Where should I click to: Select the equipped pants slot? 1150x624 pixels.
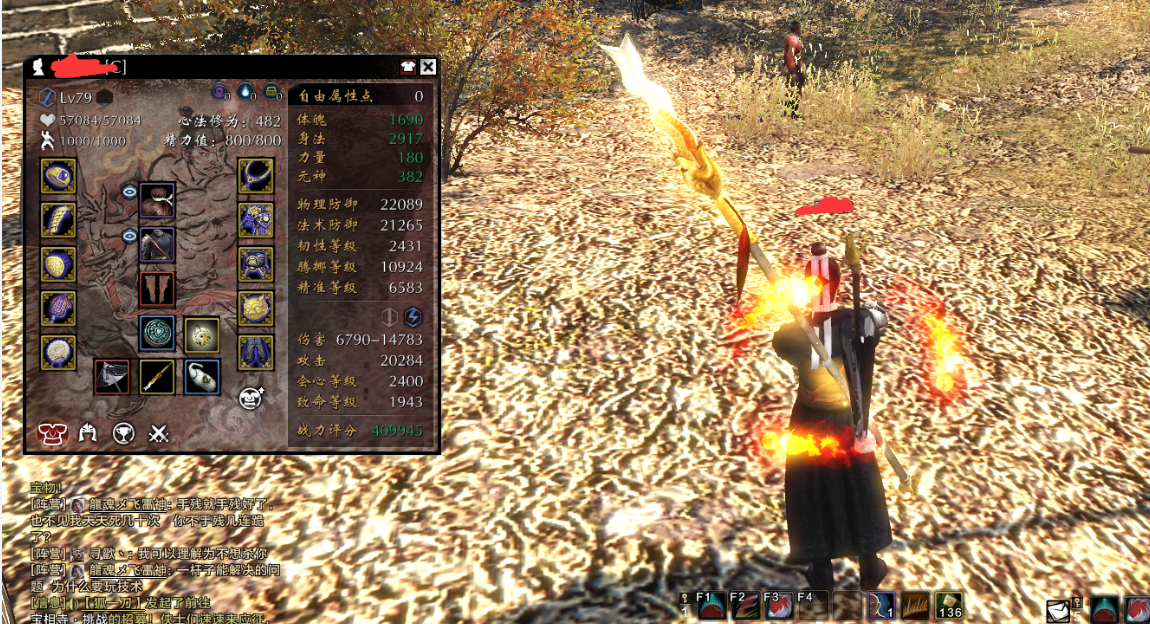coord(257,352)
